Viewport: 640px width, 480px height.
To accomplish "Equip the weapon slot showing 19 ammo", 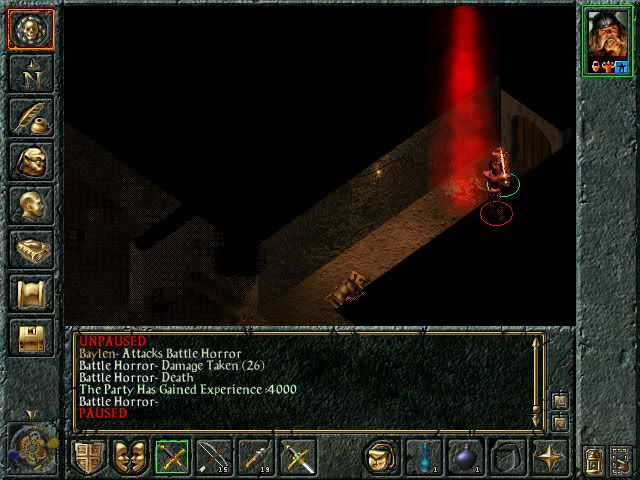I will click(x=256, y=457).
